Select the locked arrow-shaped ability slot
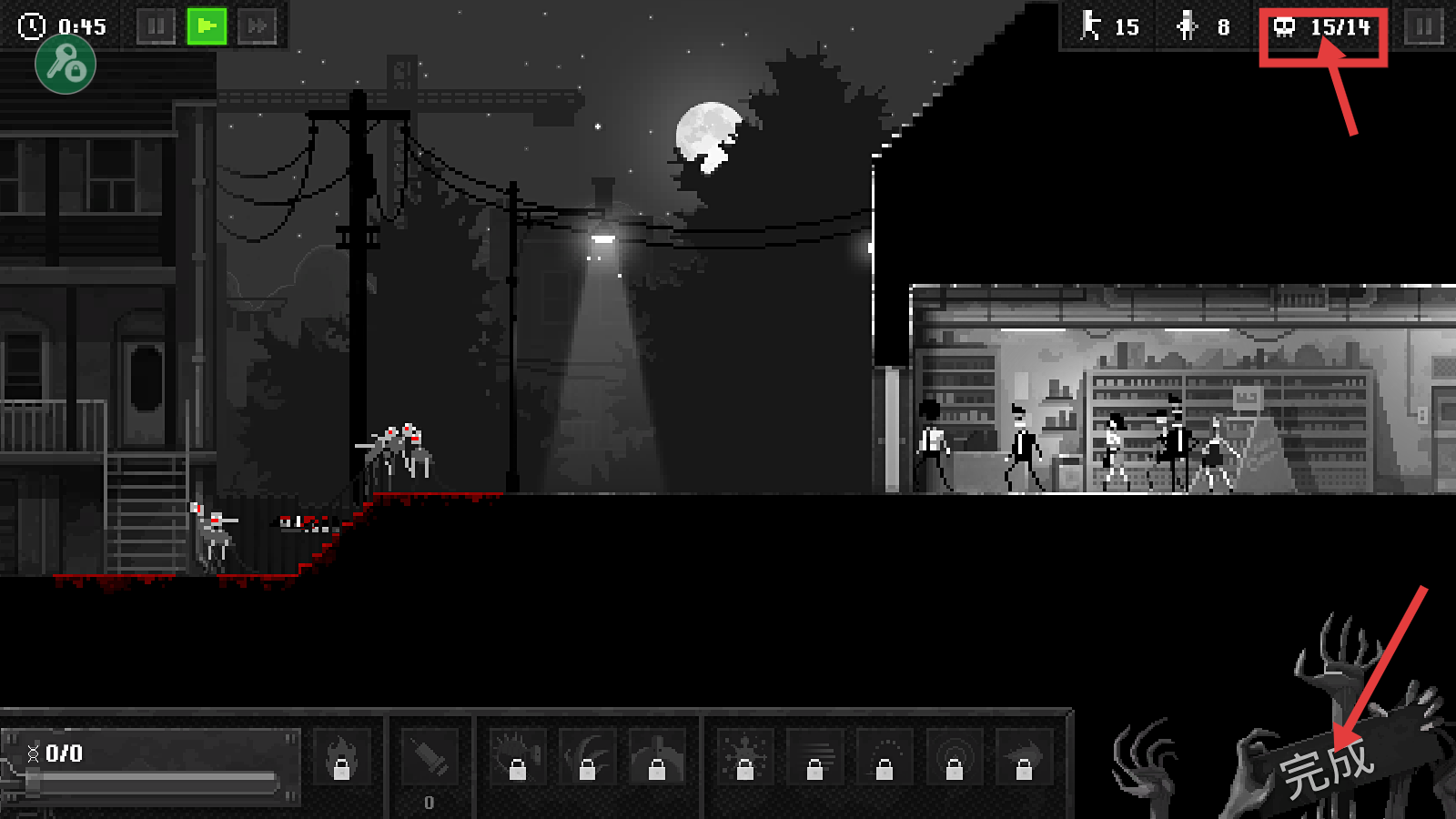The width and height of the screenshot is (1456, 819). click(1024, 757)
